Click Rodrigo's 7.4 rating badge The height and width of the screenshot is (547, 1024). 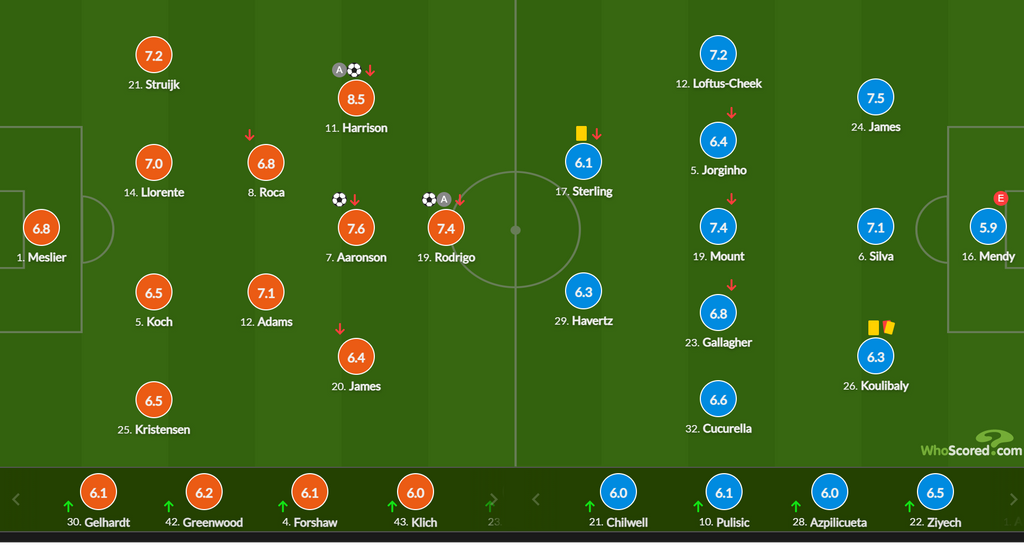click(446, 228)
